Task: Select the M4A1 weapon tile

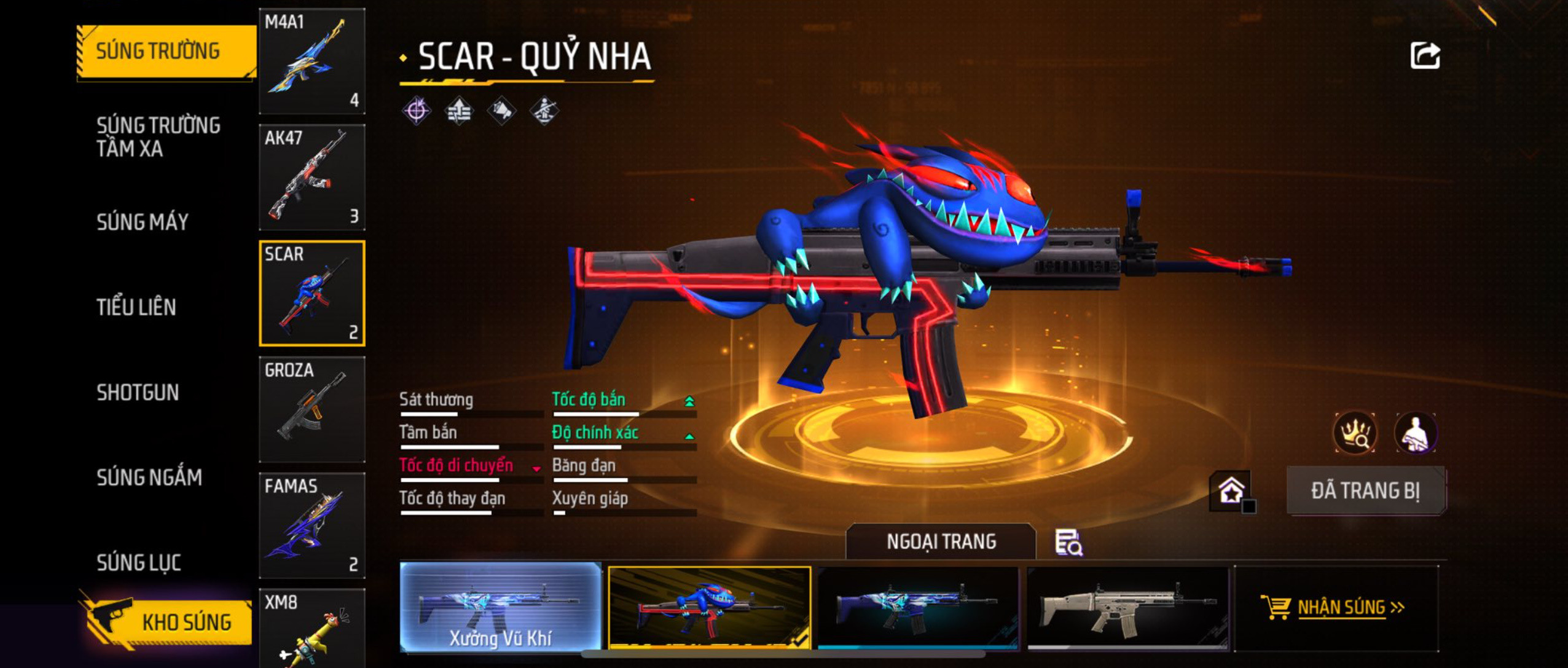Action: click(x=312, y=61)
